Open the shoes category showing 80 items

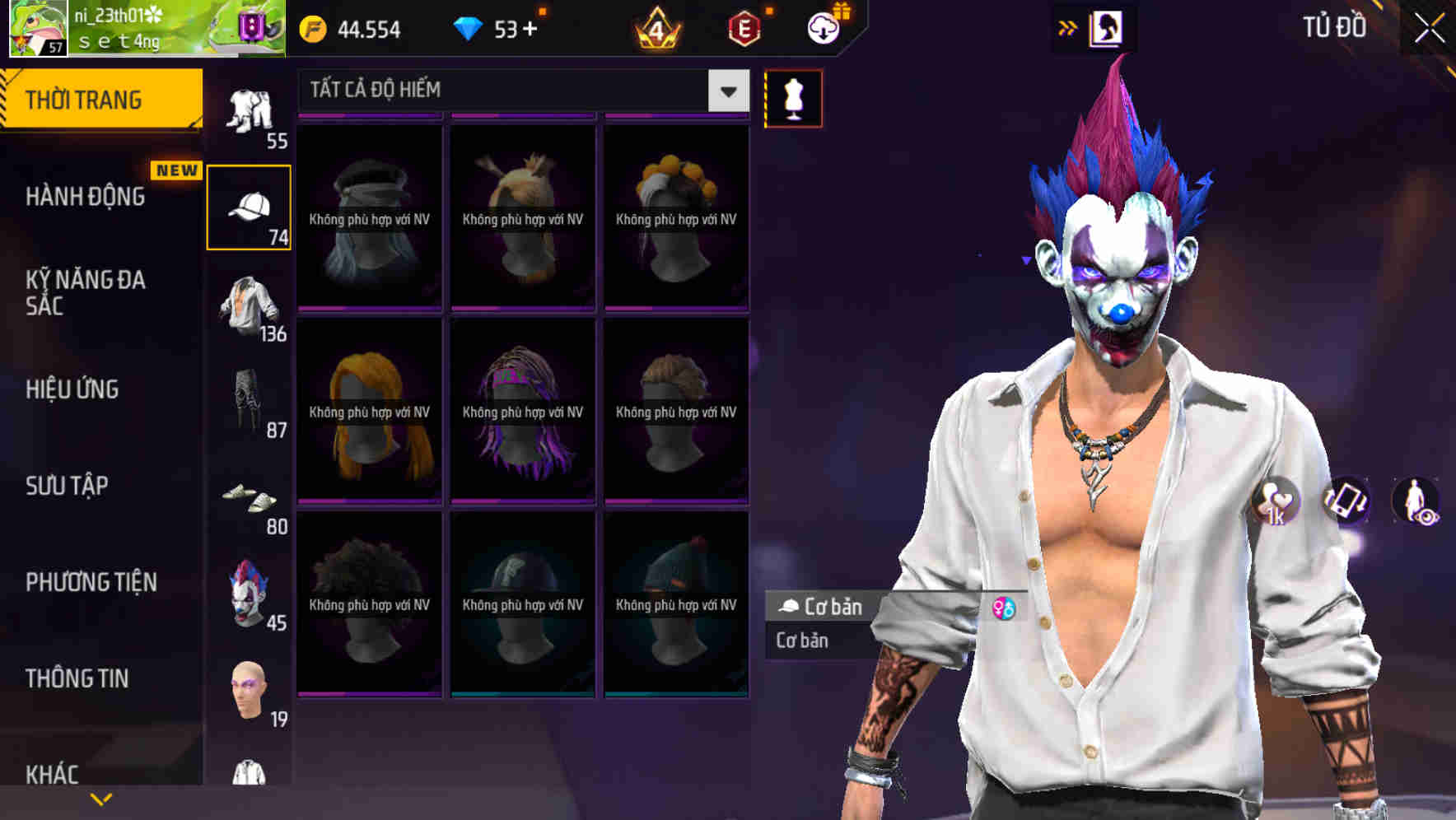(x=250, y=501)
